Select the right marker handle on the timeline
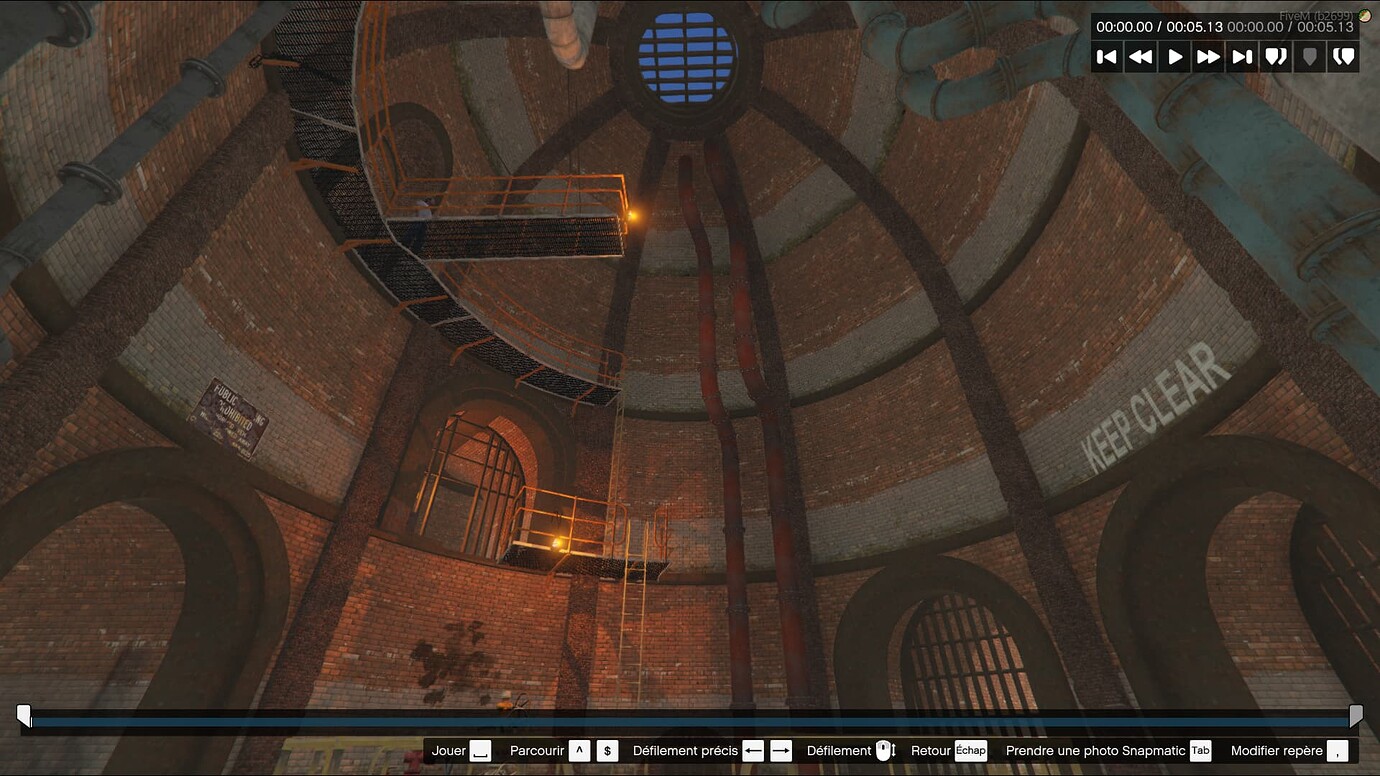Image resolution: width=1380 pixels, height=776 pixels. [x=1357, y=714]
